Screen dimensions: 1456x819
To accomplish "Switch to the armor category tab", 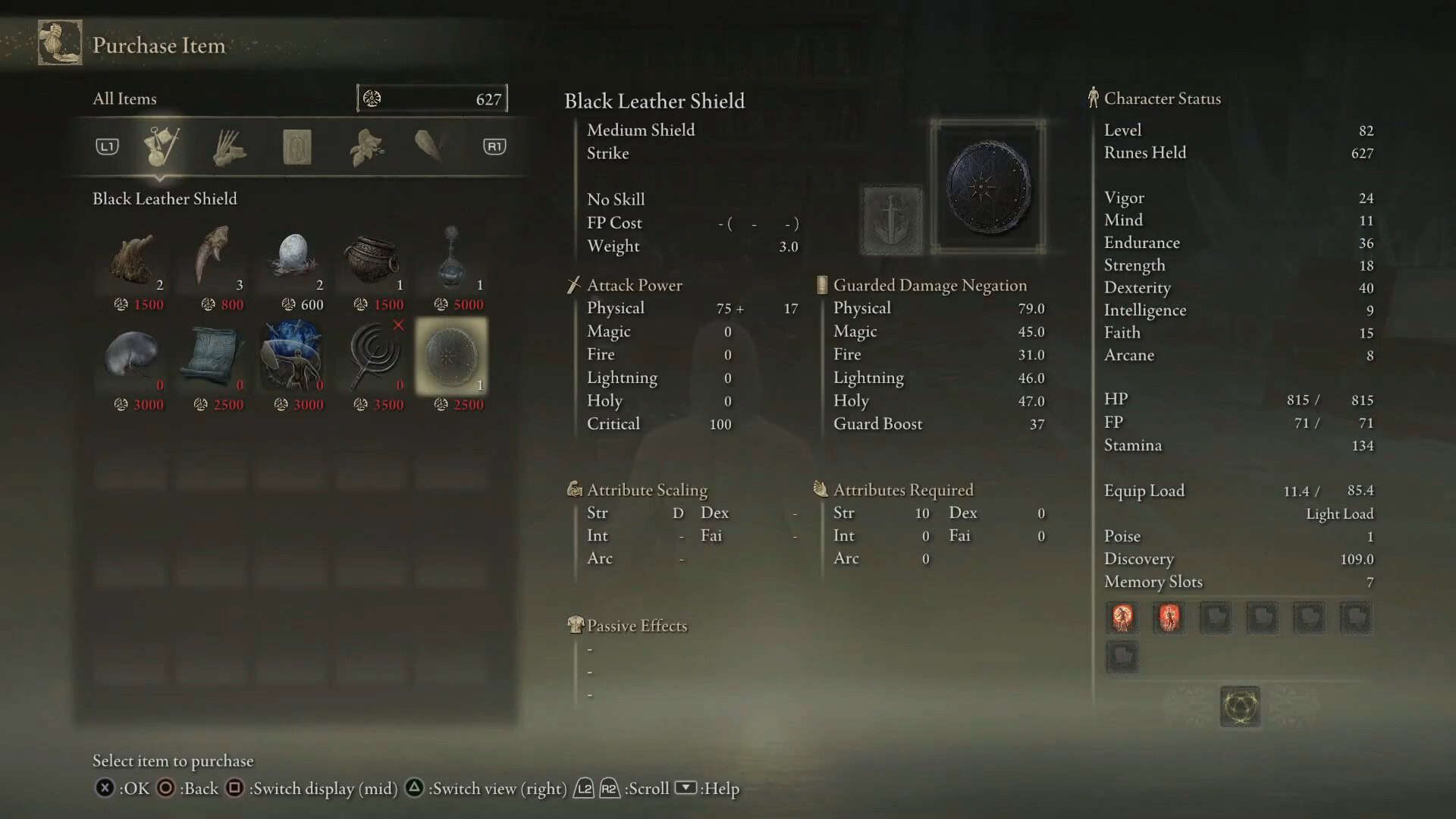I will [231, 146].
